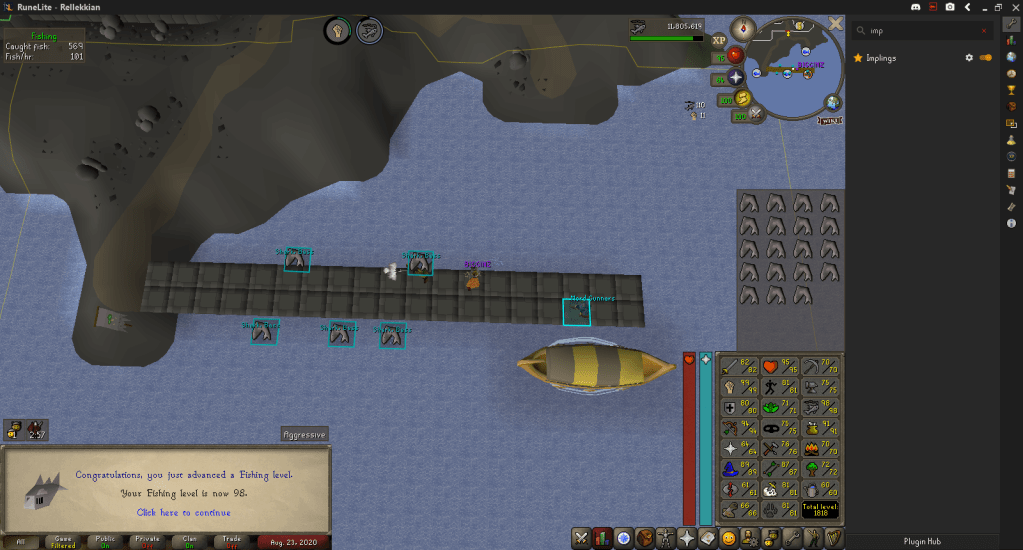Toggle the XP drops orb
Image resolution: width=1023 pixels, height=550 pixels.
tap(719, 39)
